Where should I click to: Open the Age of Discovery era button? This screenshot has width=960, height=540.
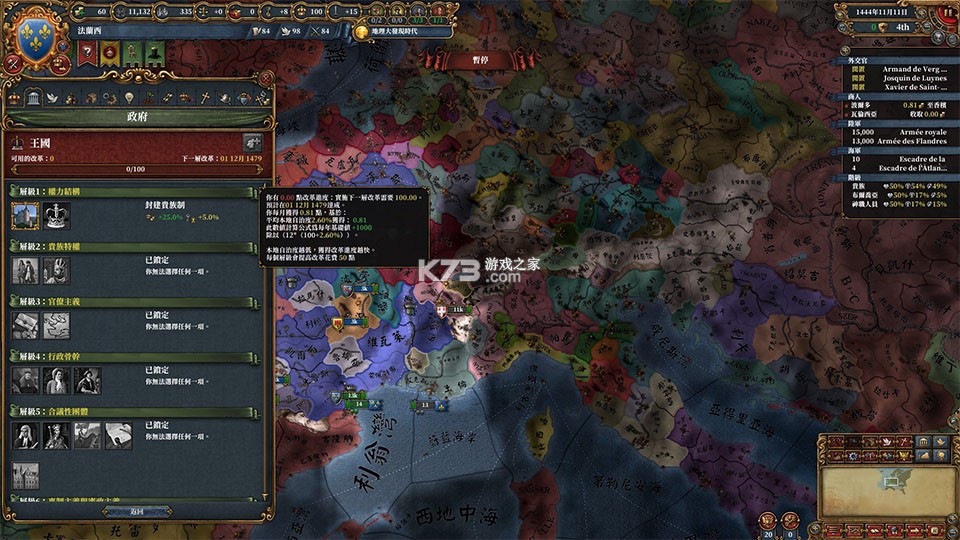click(x=402, y=32)
